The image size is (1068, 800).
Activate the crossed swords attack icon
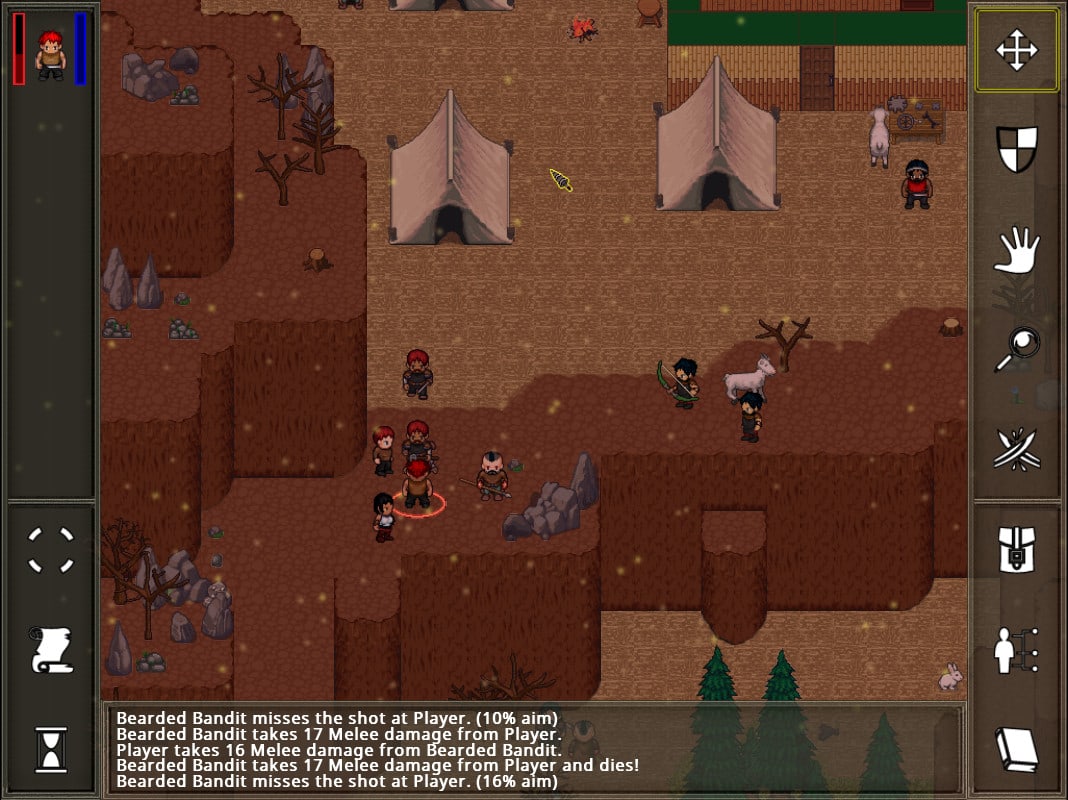pos(1016,449)
